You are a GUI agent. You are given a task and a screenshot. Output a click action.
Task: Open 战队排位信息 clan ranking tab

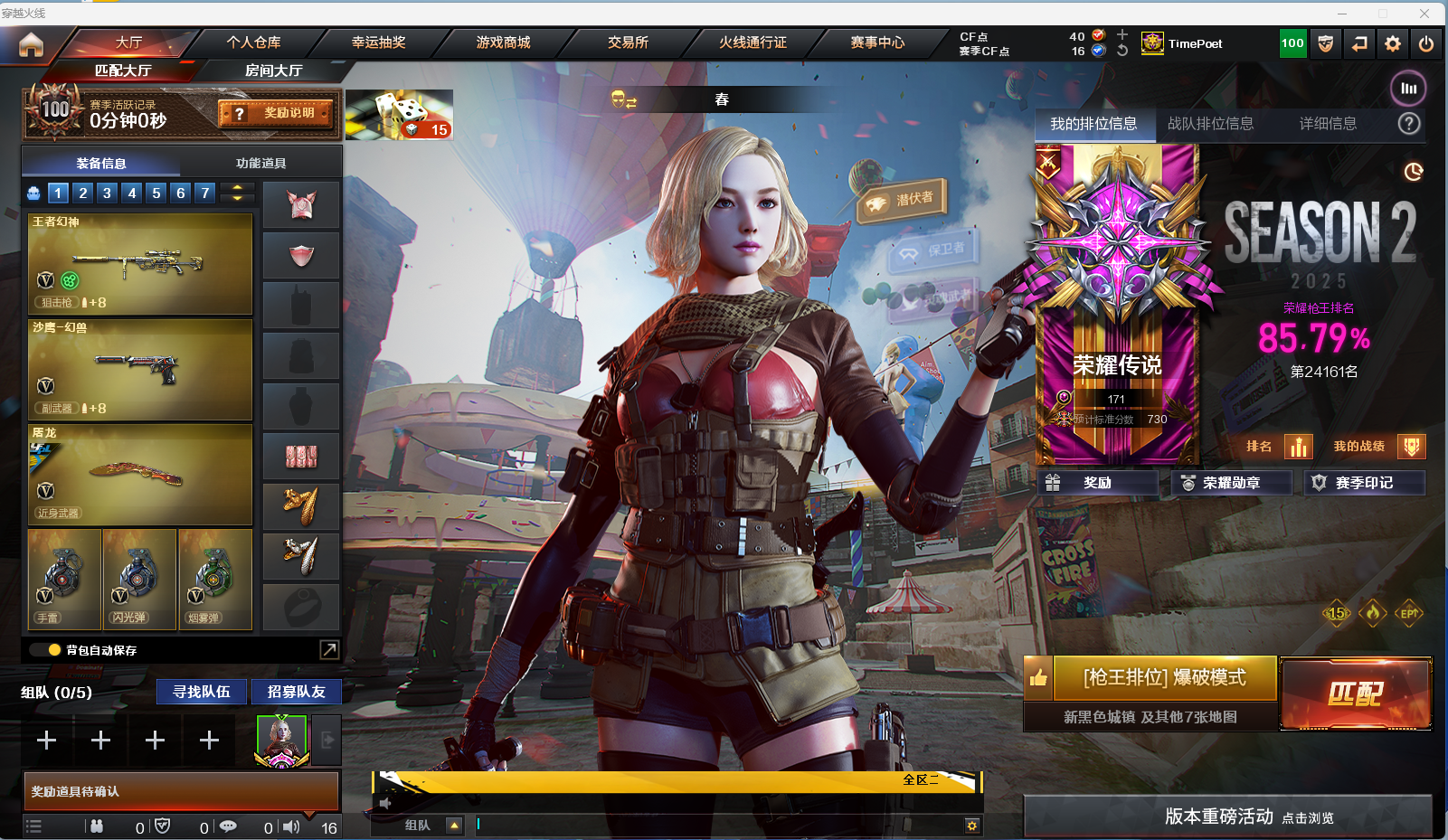[x=1210, y=124]
